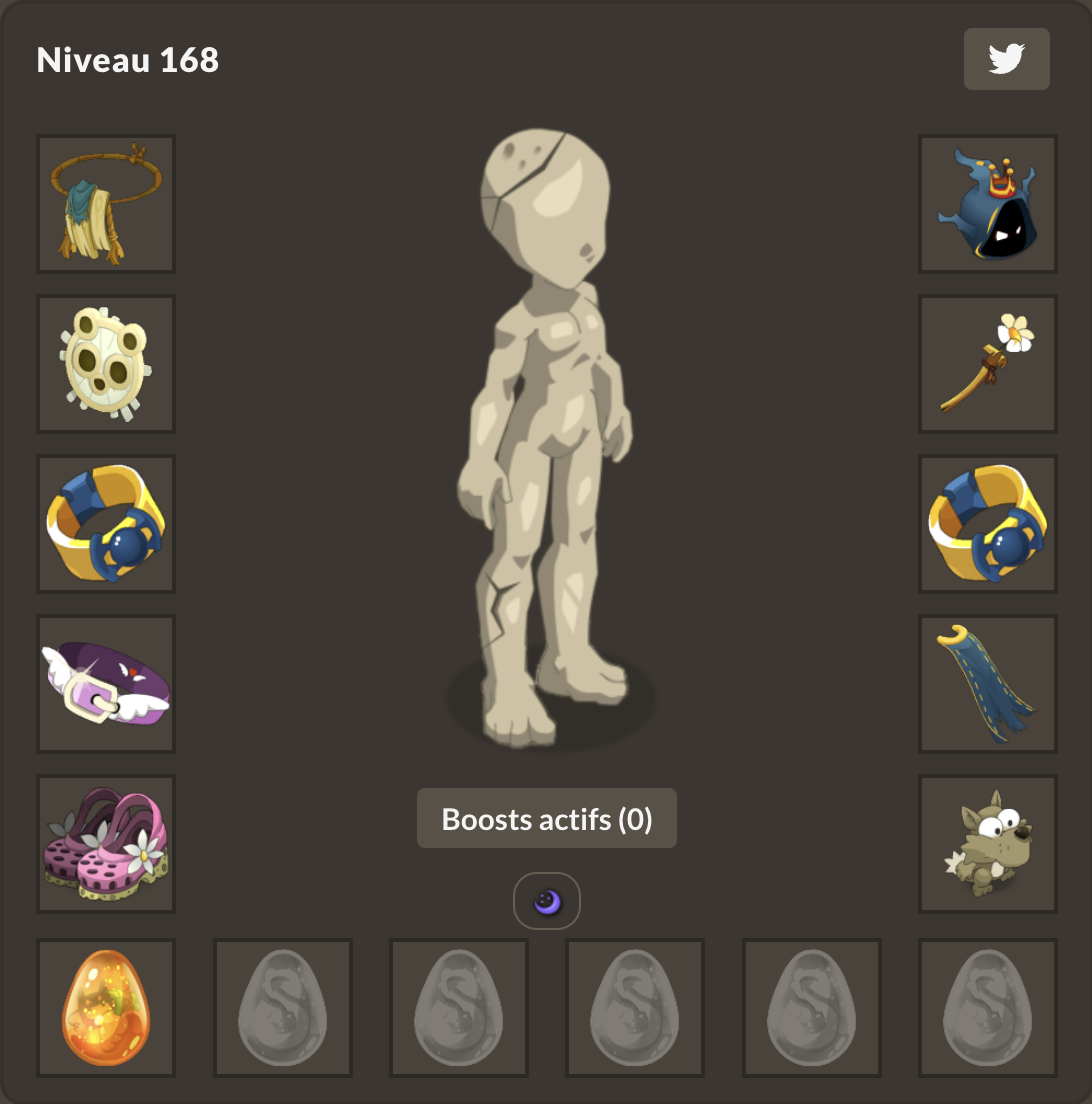Select the grey wolf pet slot

pyautogui.click(x=988, y=844)
